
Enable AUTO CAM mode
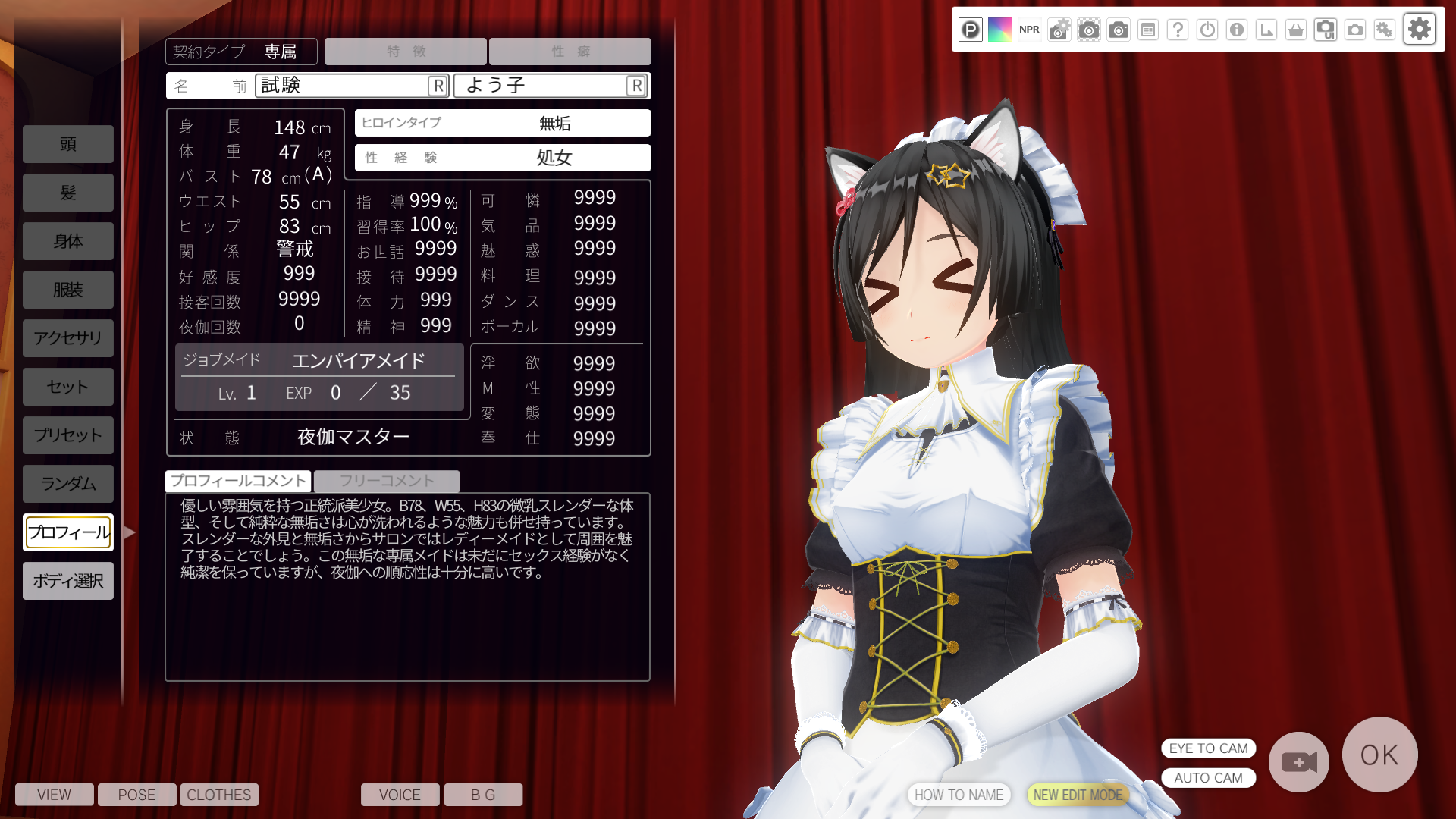[x=1208, y=778]
